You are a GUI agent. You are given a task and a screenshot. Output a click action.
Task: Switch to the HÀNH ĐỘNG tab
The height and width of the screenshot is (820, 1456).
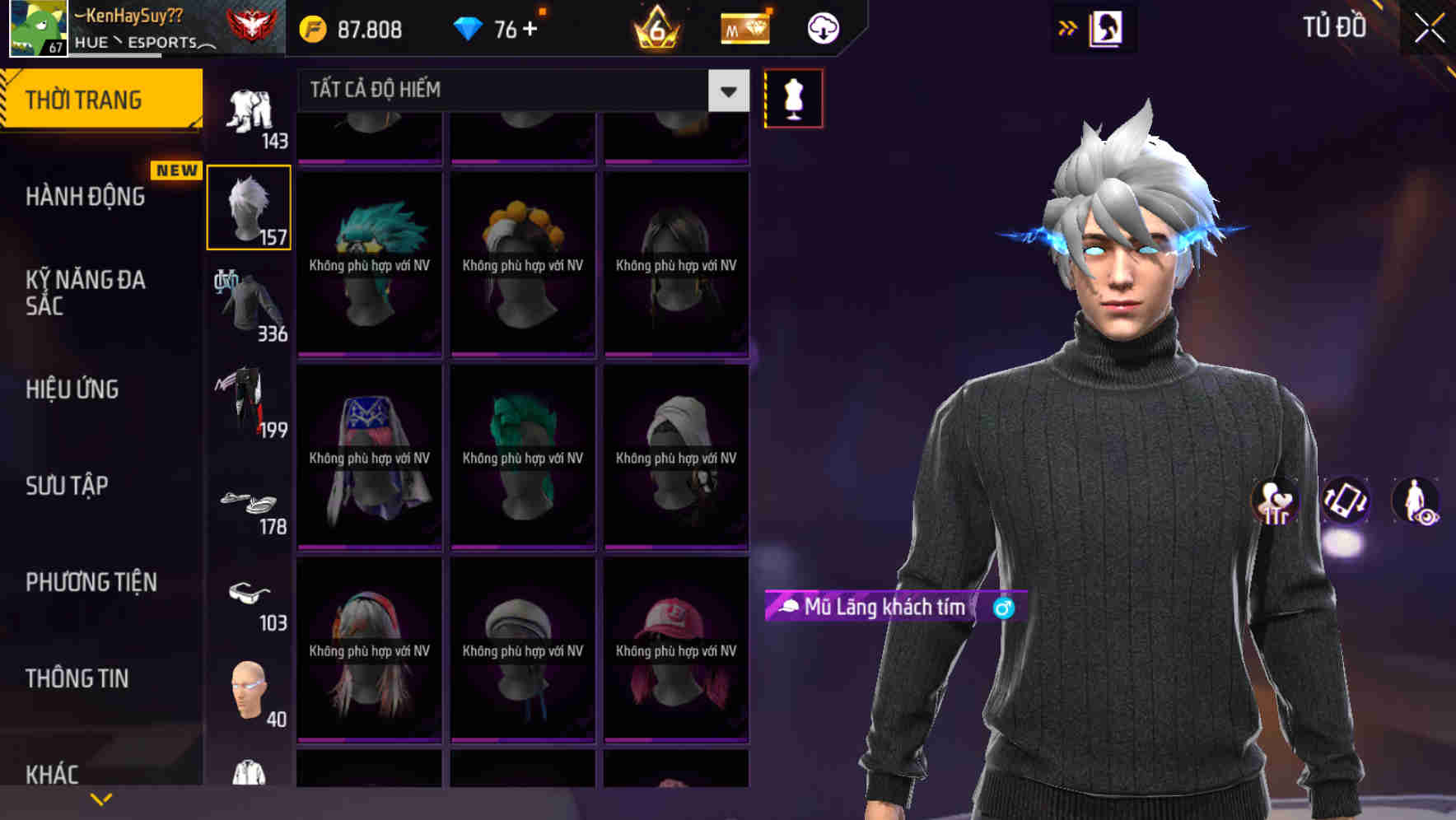[x=86, y=196]
